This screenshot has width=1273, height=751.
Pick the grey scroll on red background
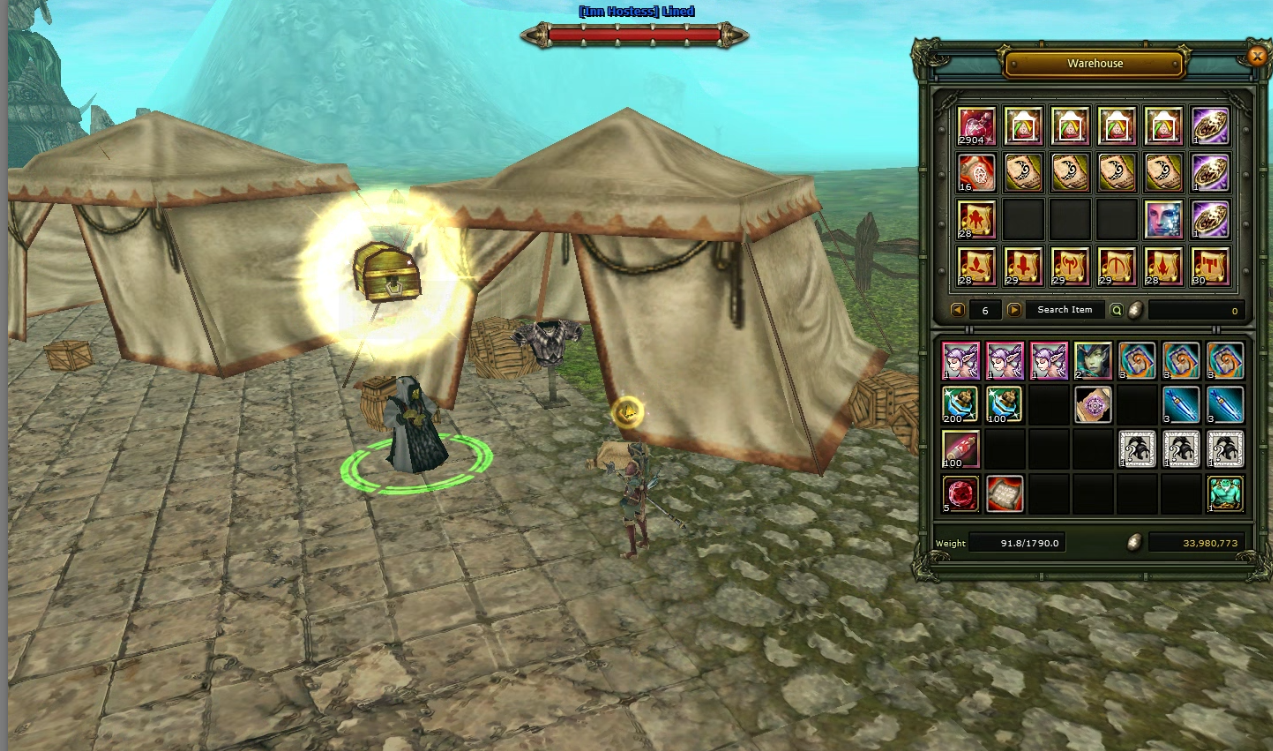pos(1005,494)
